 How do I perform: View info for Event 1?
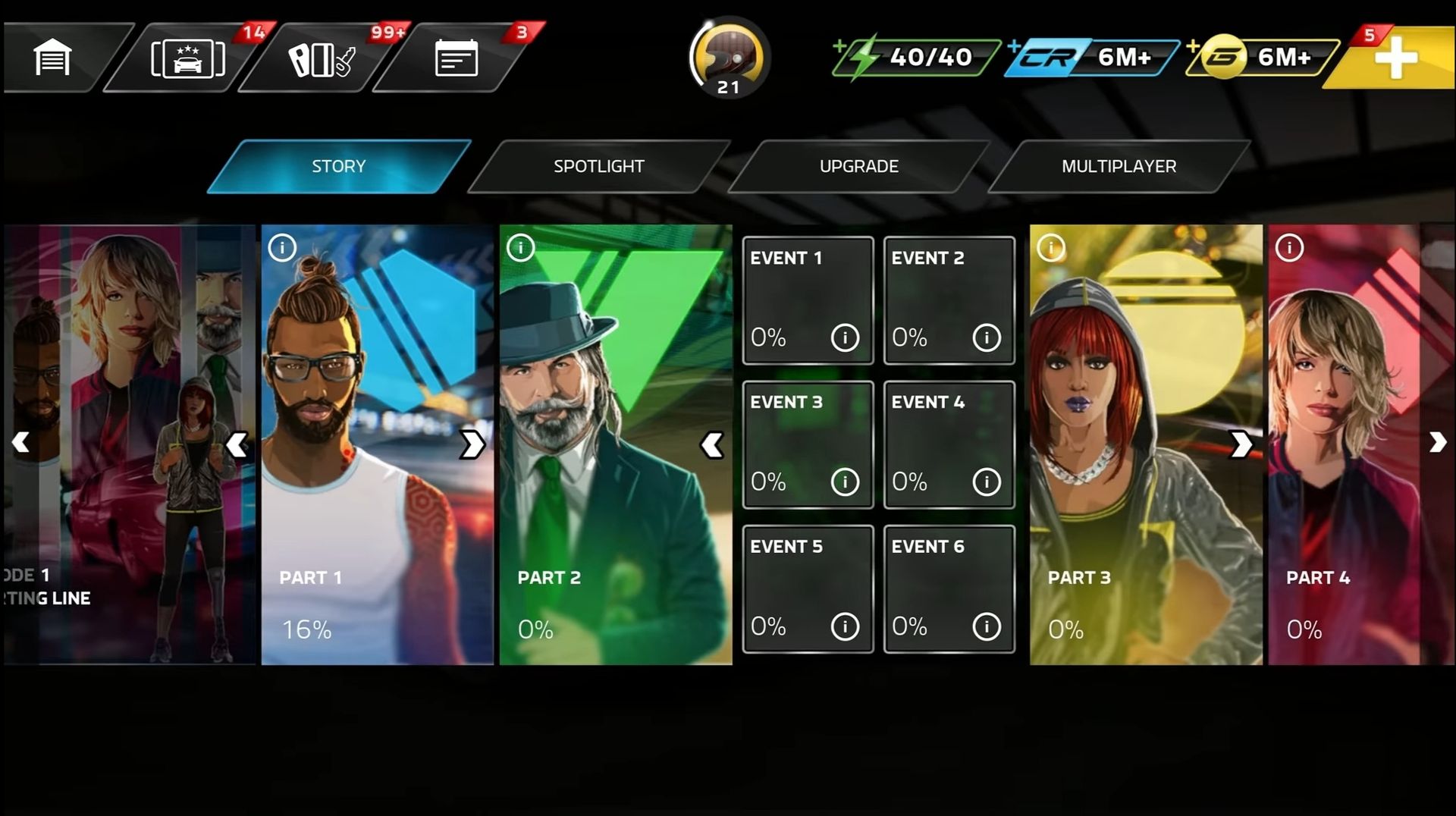[x=845, y=338]
